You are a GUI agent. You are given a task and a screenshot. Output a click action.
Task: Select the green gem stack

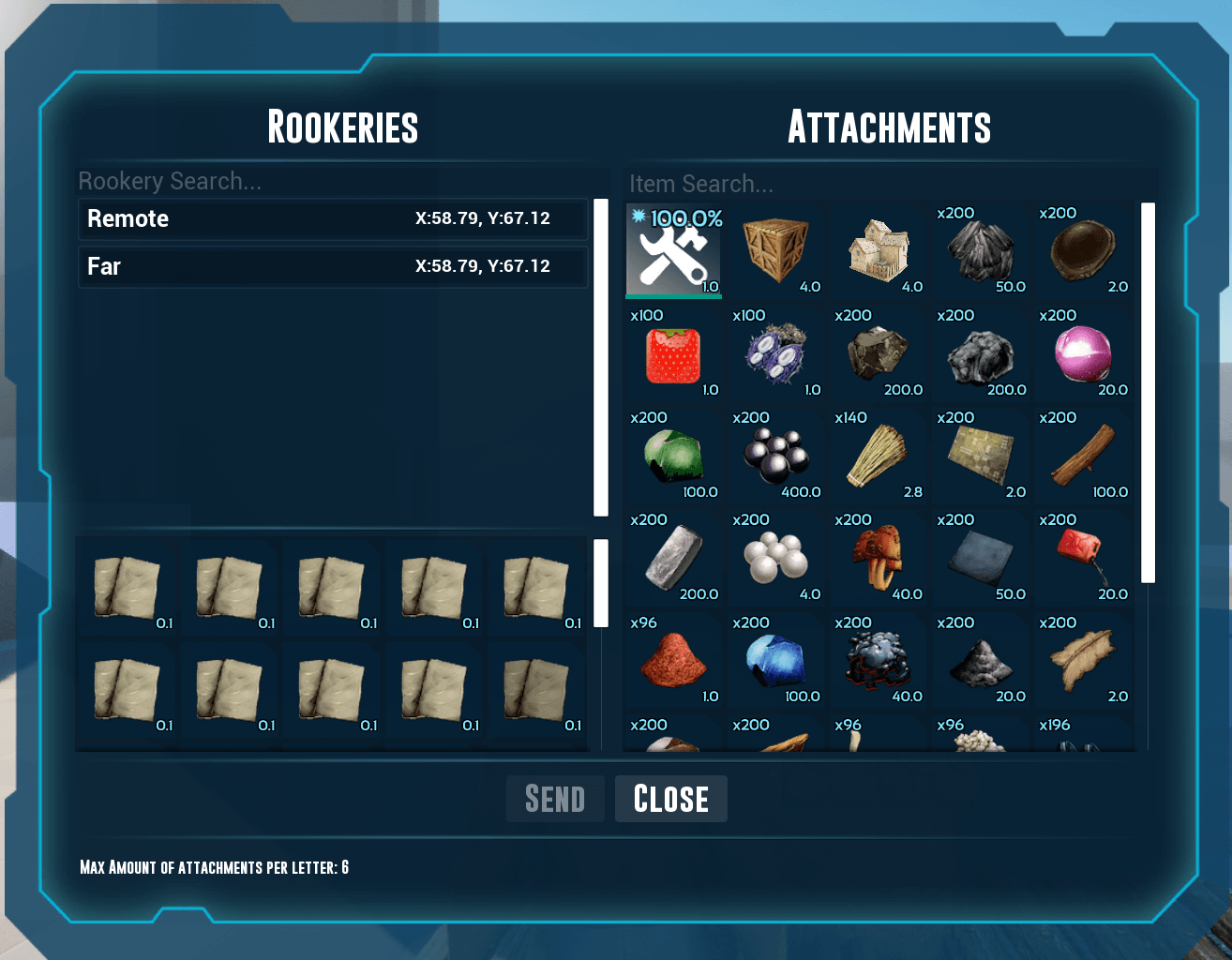[674, 456]
